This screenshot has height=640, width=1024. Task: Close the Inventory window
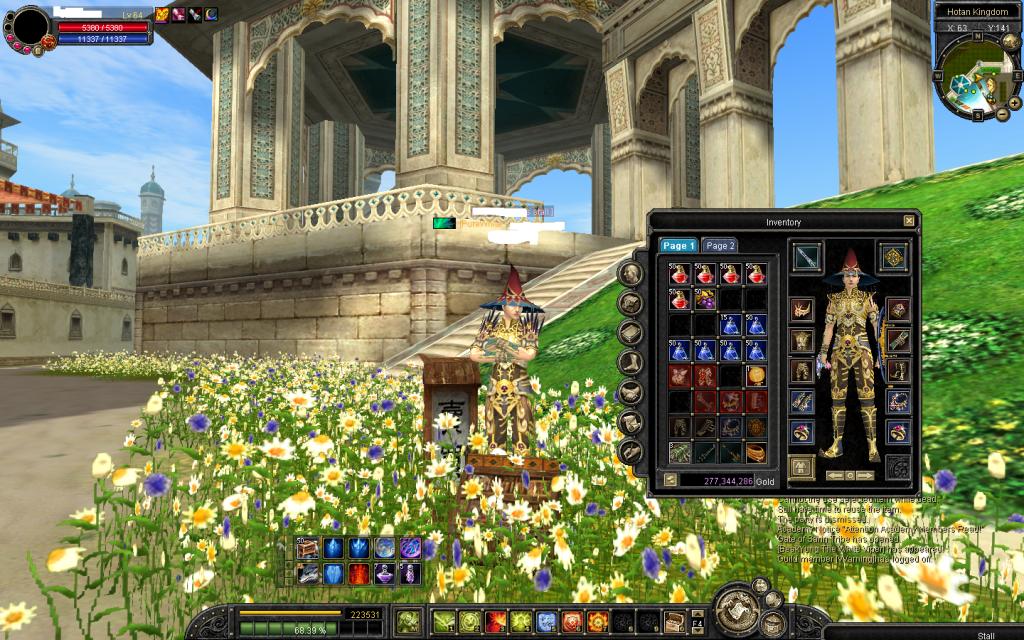(908, 221)
